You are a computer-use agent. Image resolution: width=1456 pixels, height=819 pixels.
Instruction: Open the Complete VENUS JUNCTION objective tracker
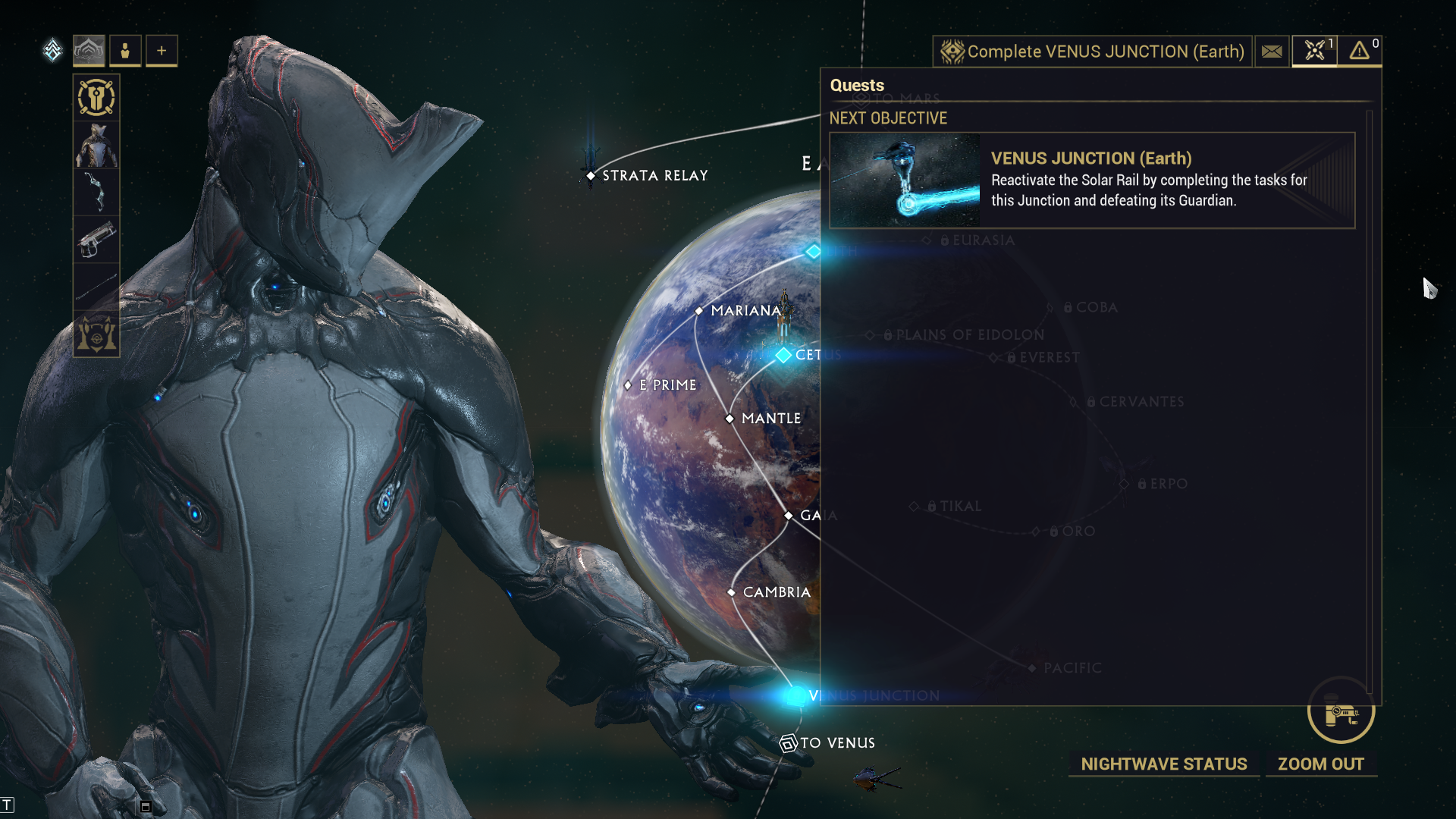(1092, 52)
